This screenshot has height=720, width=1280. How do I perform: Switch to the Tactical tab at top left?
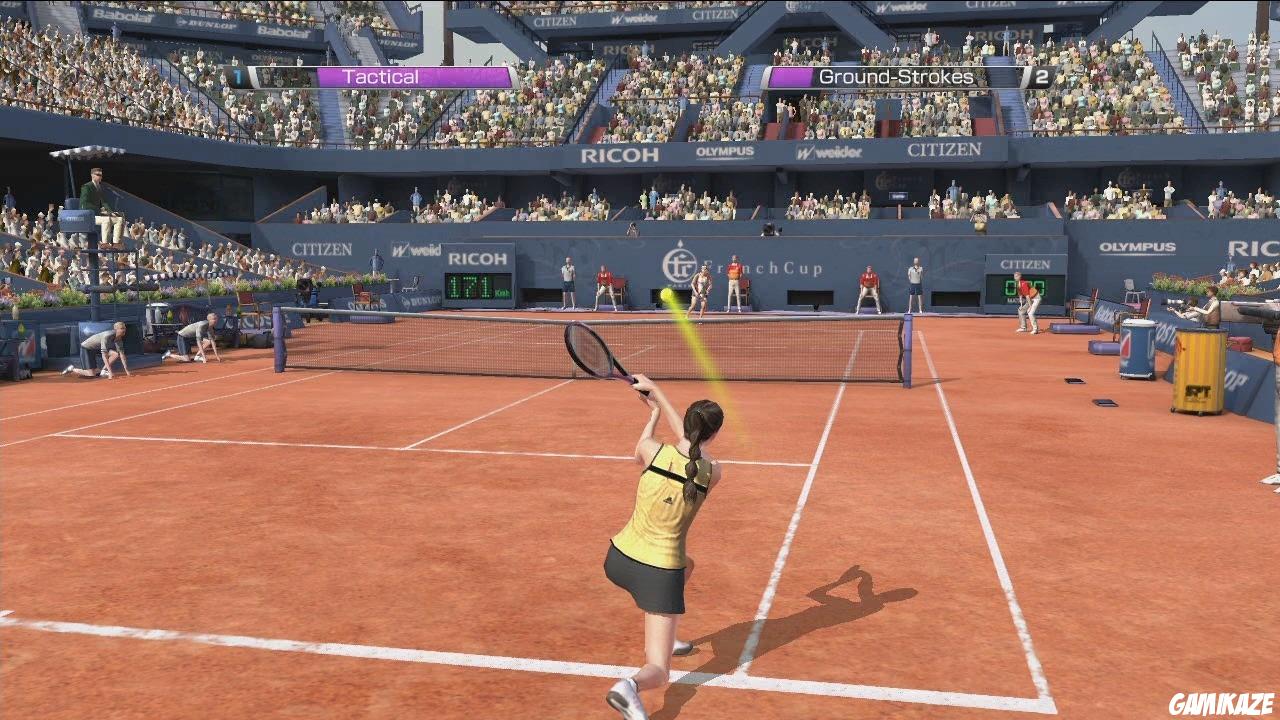tap(380, 75)
